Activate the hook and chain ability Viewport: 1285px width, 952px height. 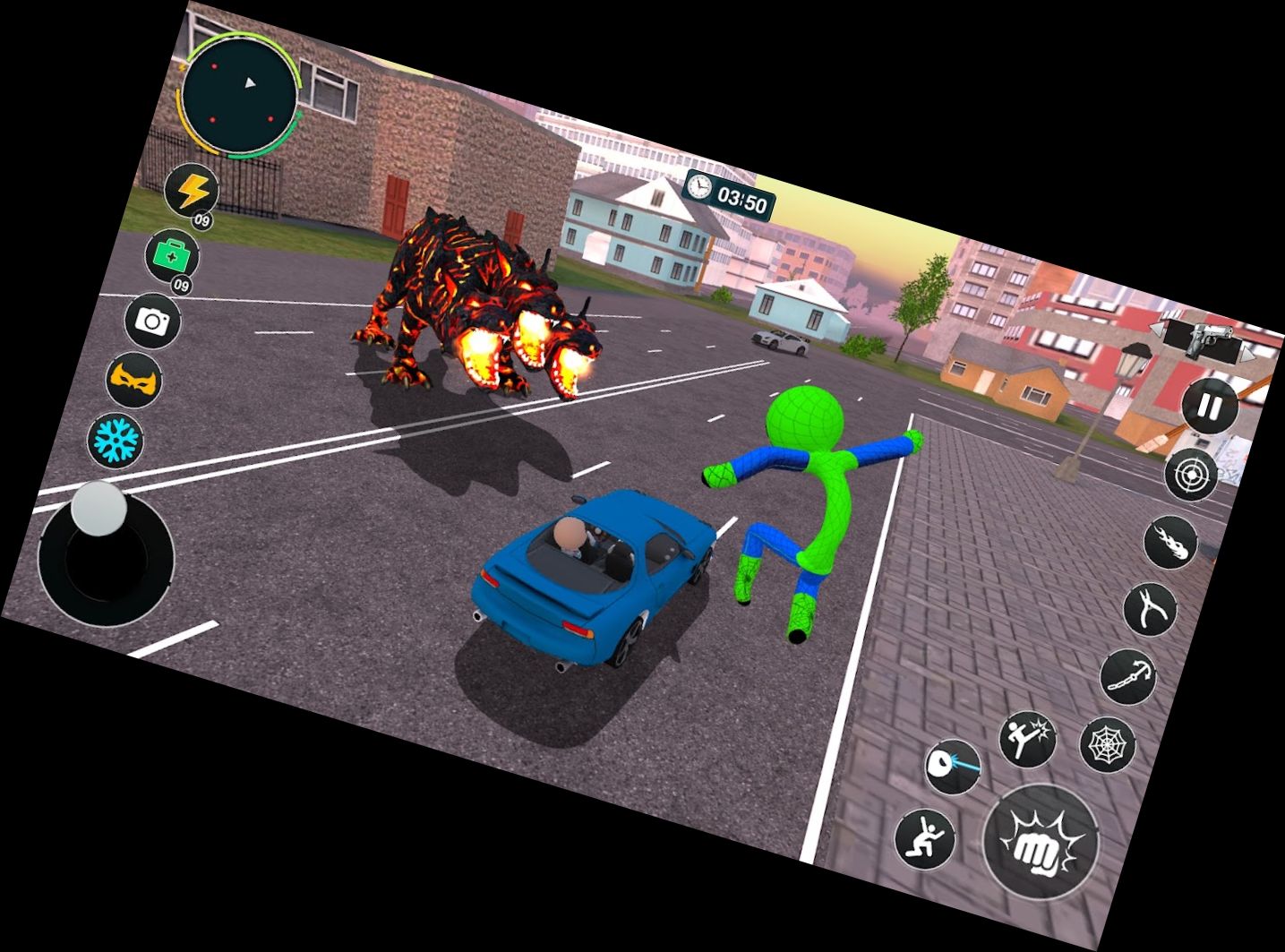click(1127, 676)
